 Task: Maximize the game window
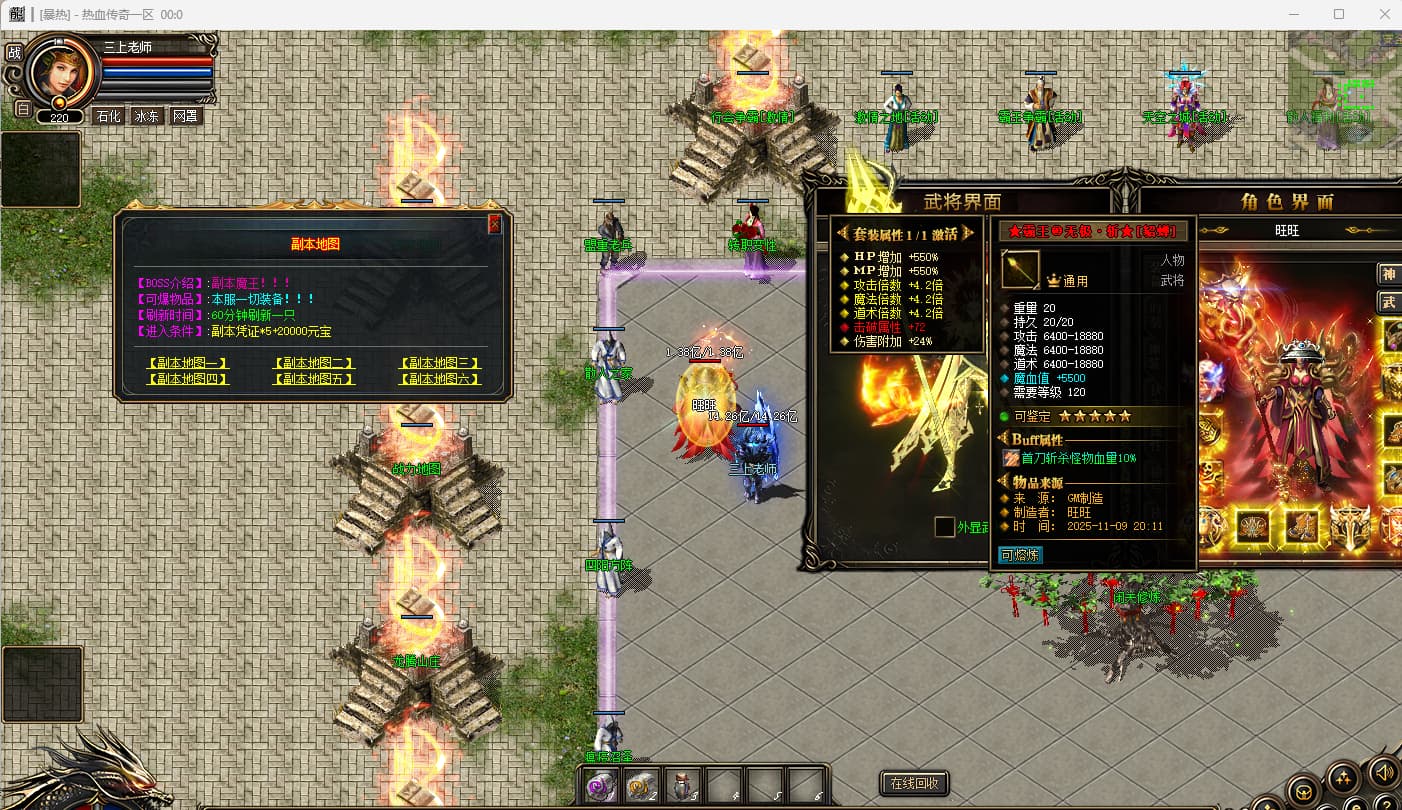(x=1339, y=14)
